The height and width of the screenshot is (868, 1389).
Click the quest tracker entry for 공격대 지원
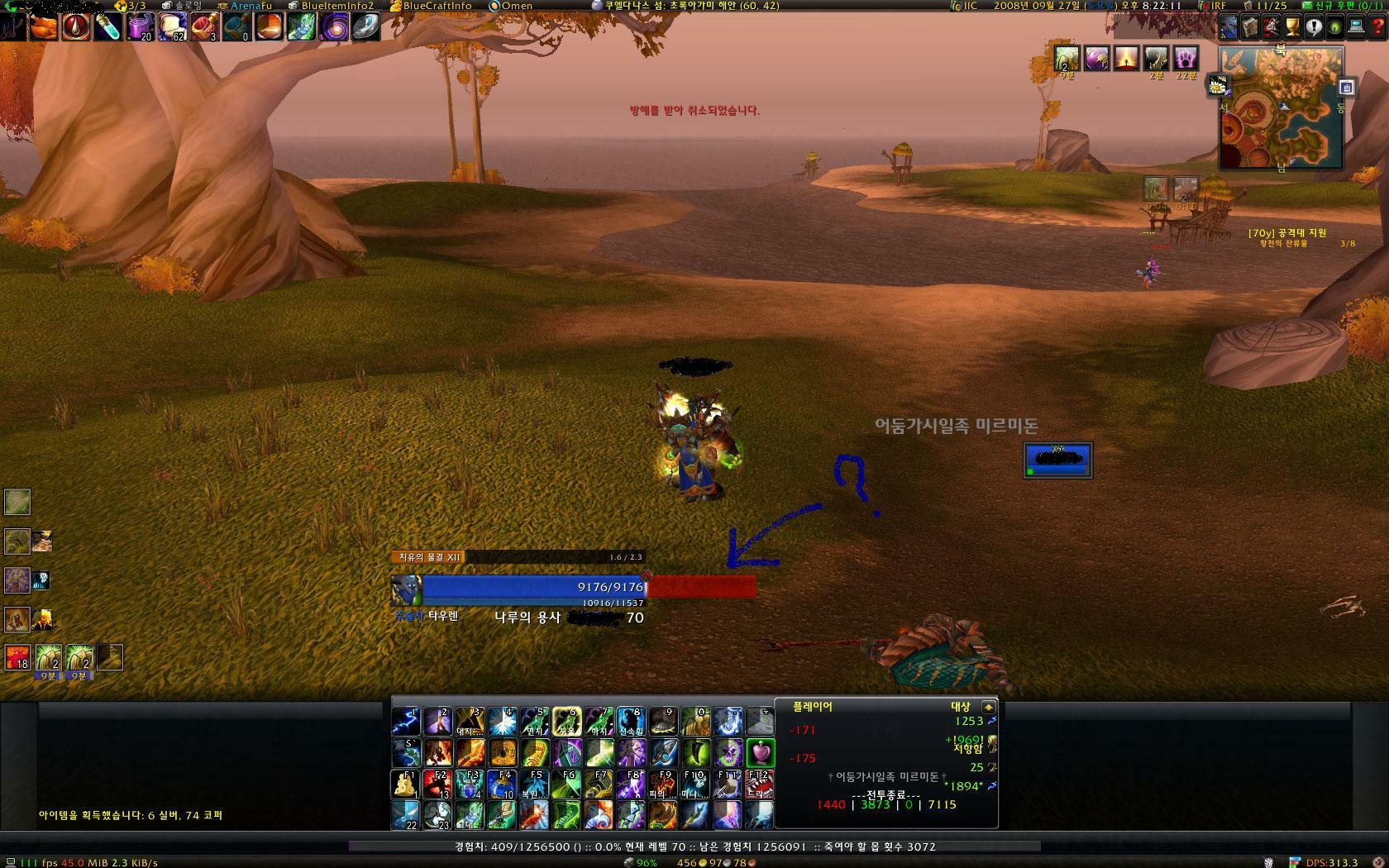click(1287, 233)
